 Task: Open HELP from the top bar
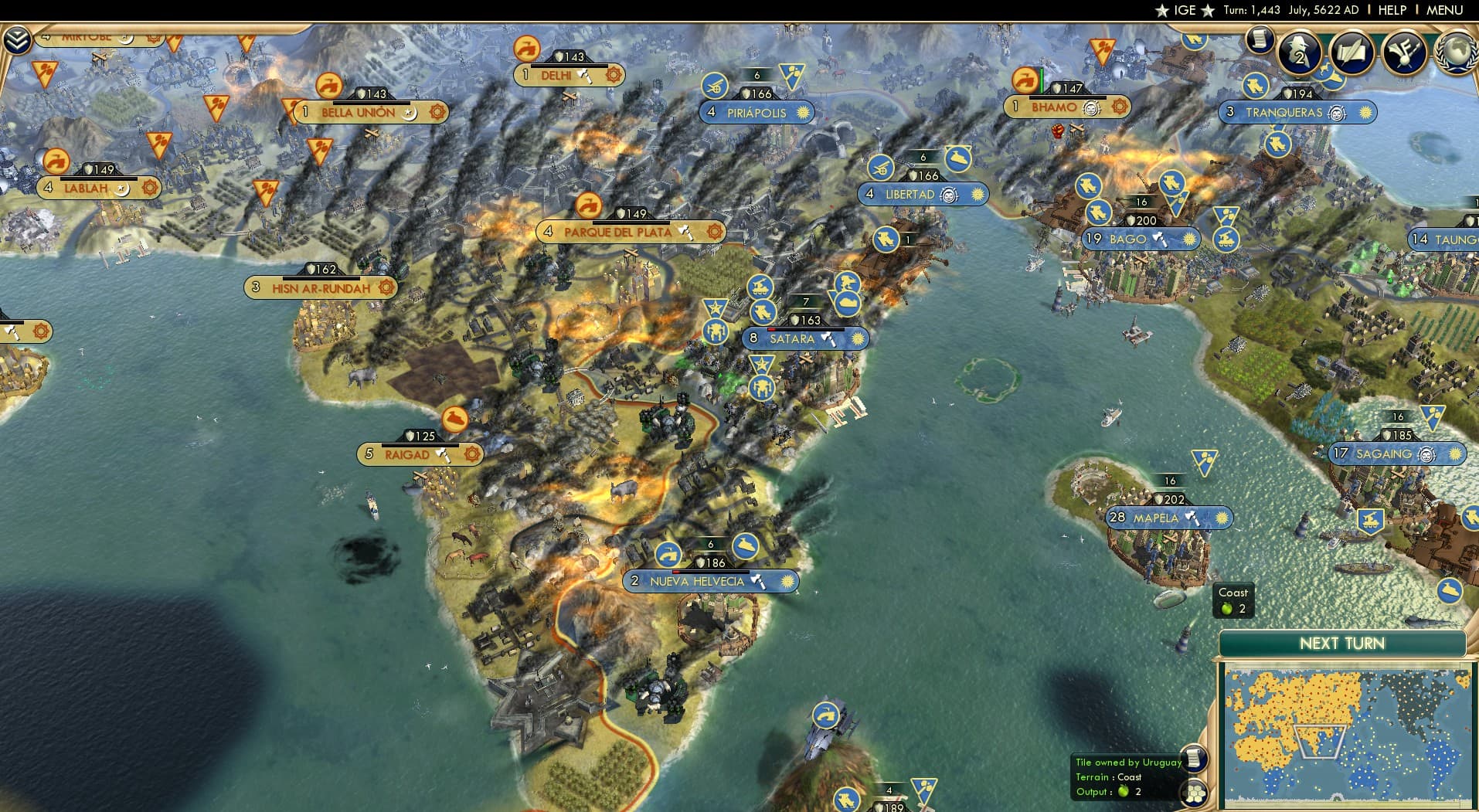[1391, 10]
